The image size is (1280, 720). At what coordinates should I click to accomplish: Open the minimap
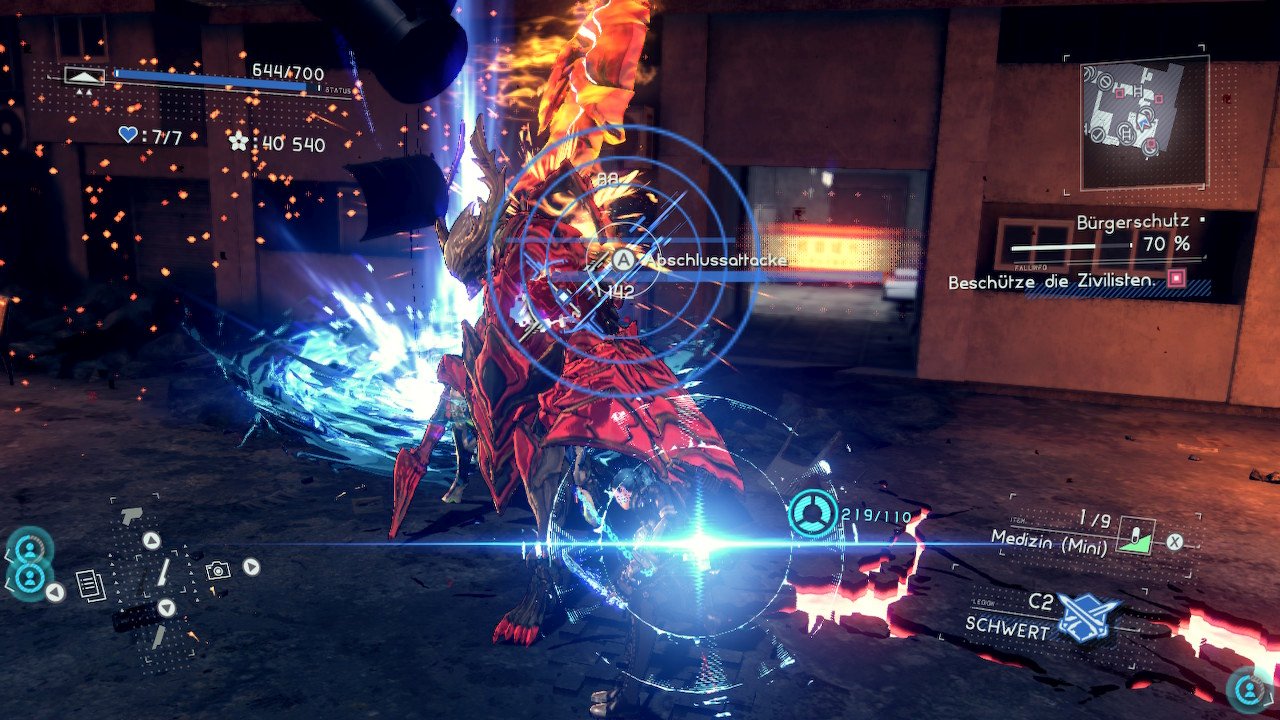click(x=1144, y=122)
